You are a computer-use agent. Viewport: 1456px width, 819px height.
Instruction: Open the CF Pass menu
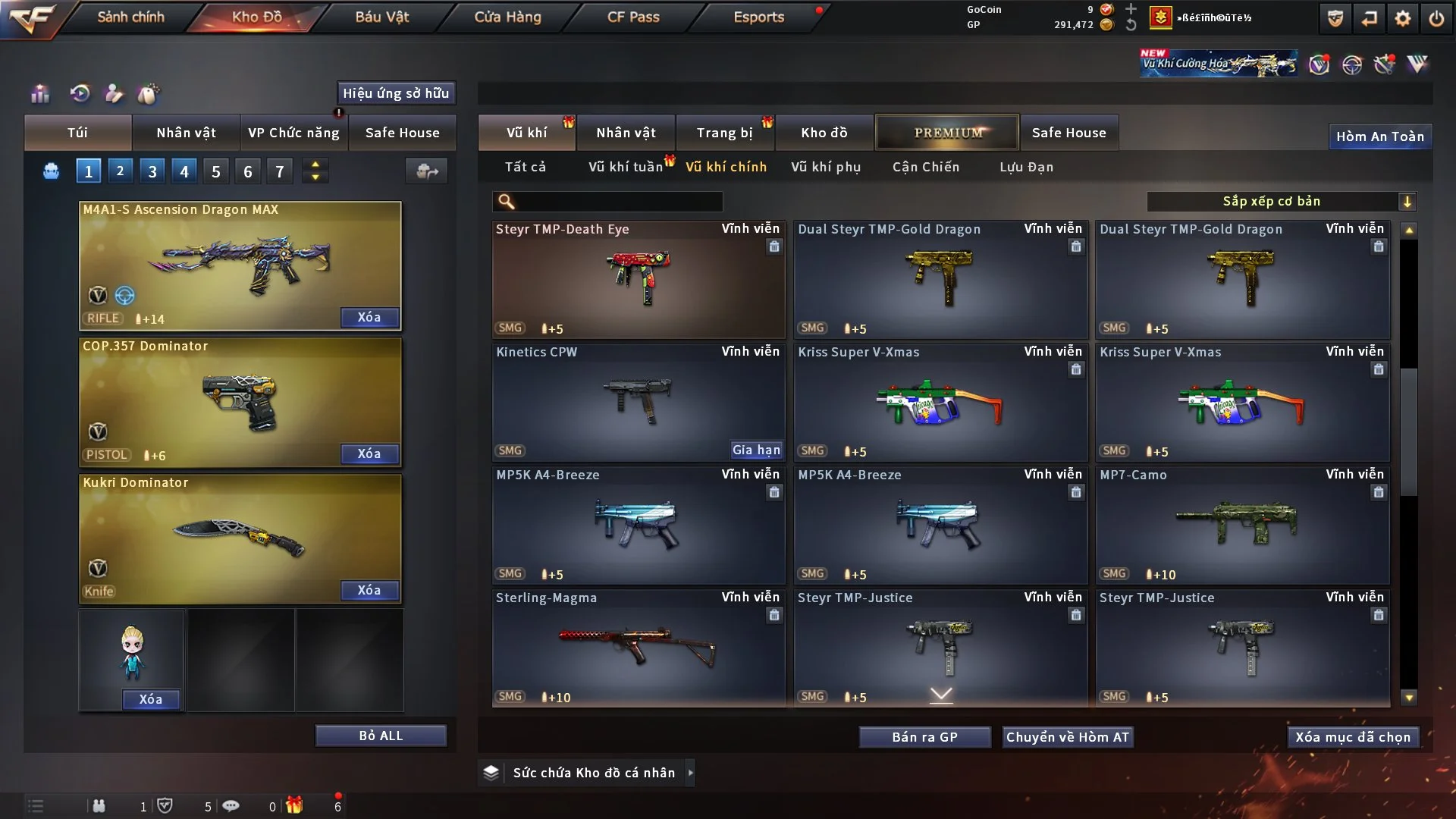click(633, 17)
